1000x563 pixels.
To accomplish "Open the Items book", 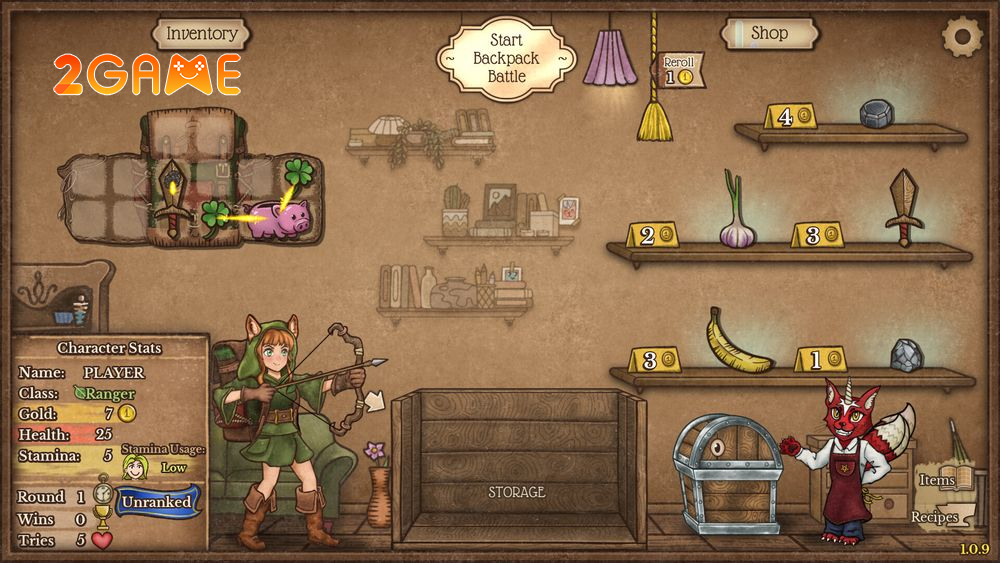I will tap(938, 480).
